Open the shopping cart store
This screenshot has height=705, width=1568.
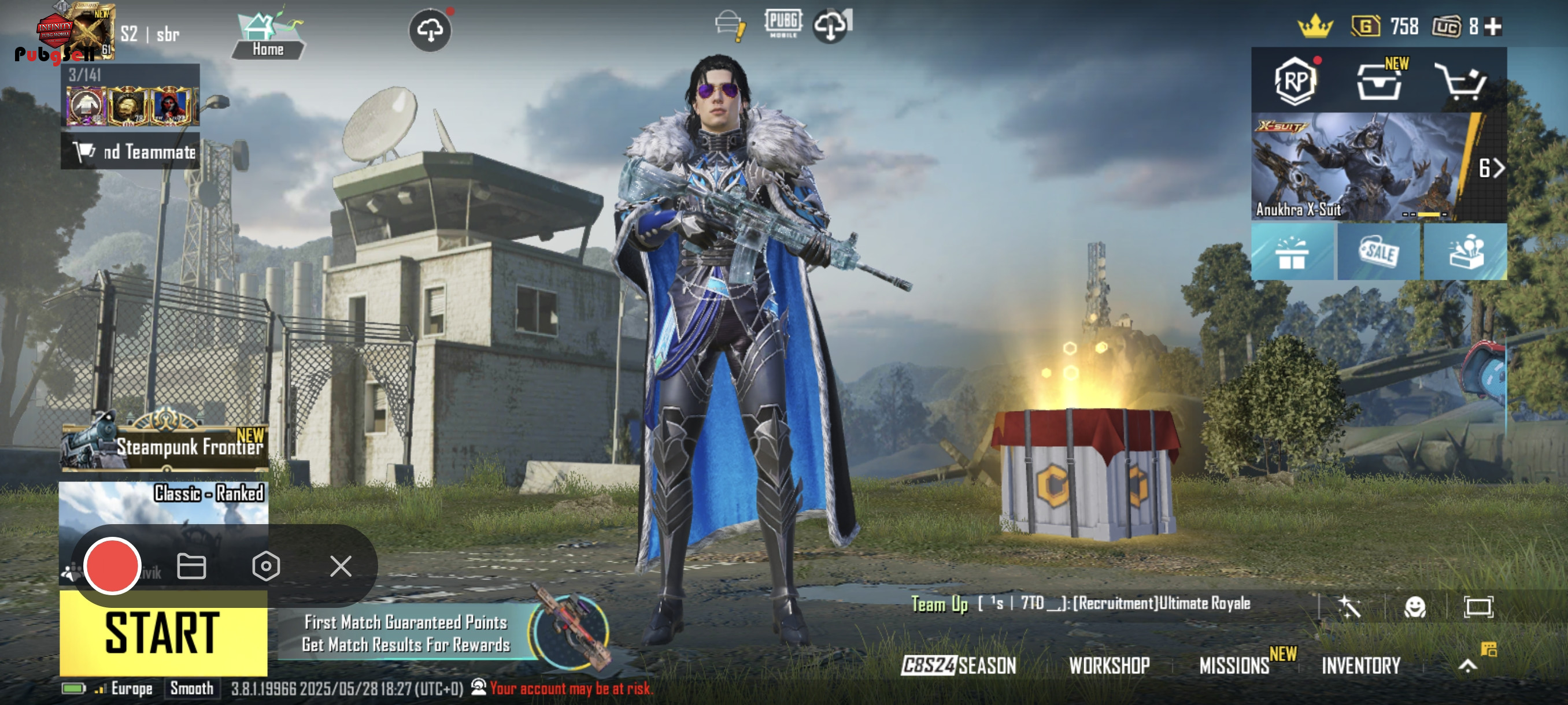tap(1463, 81)
